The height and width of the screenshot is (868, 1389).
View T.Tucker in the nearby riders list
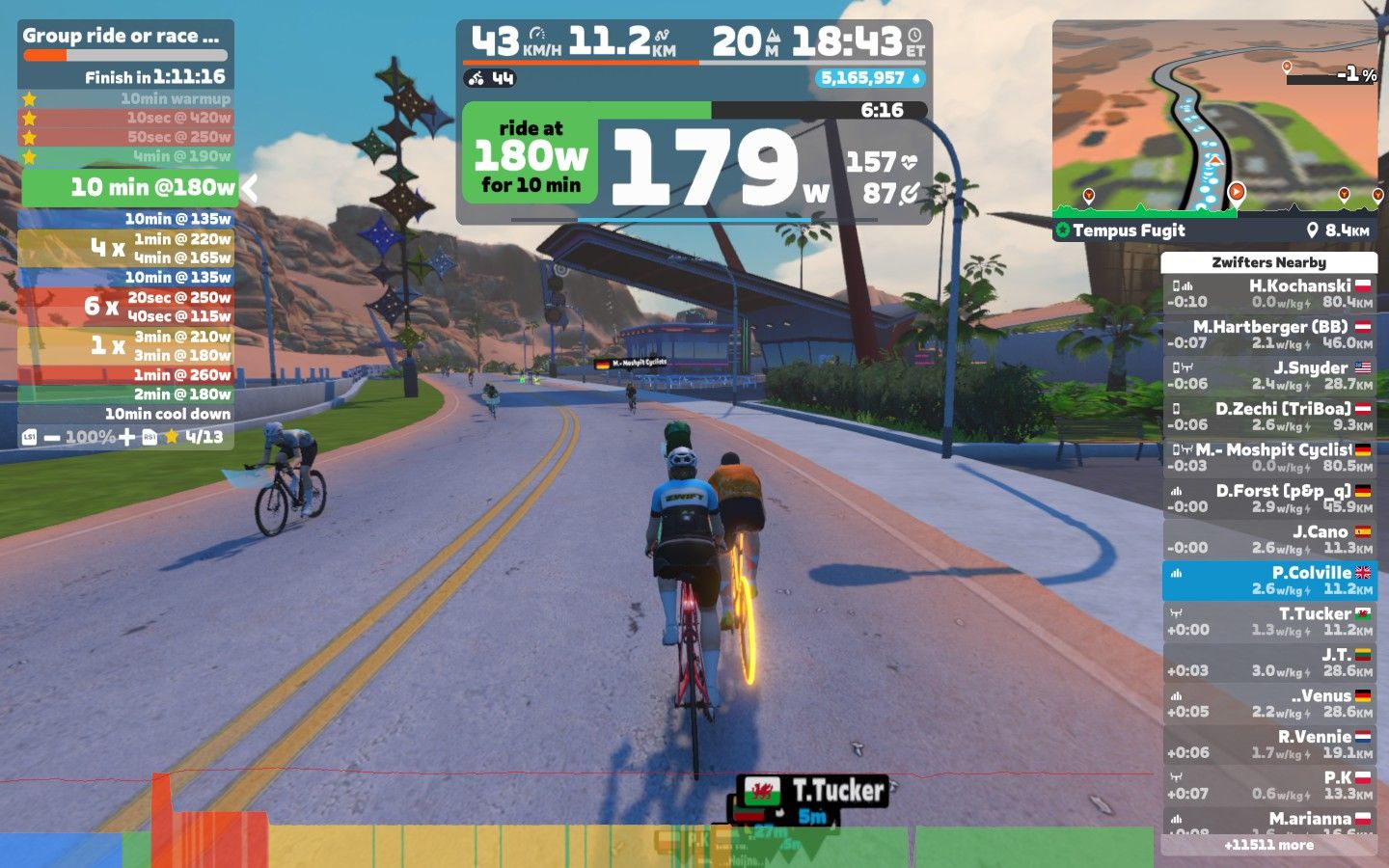[x=1268, y=621]
